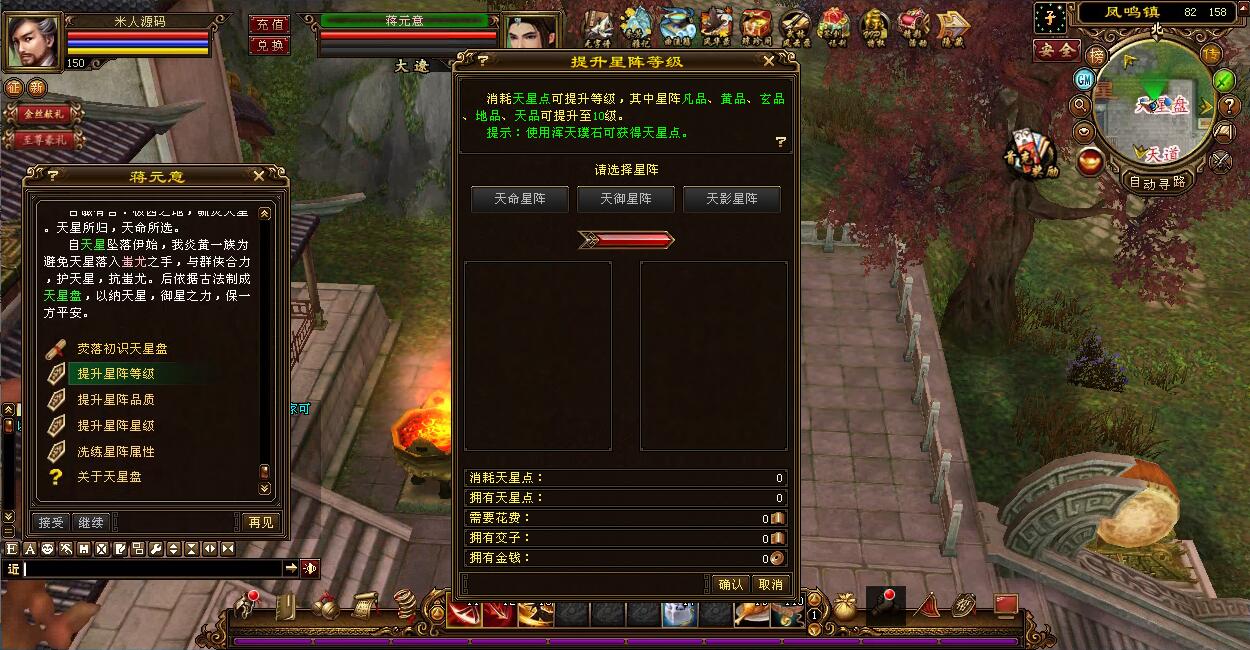Select the 荧落初识天星盘 quest entry

click(122, 349)
